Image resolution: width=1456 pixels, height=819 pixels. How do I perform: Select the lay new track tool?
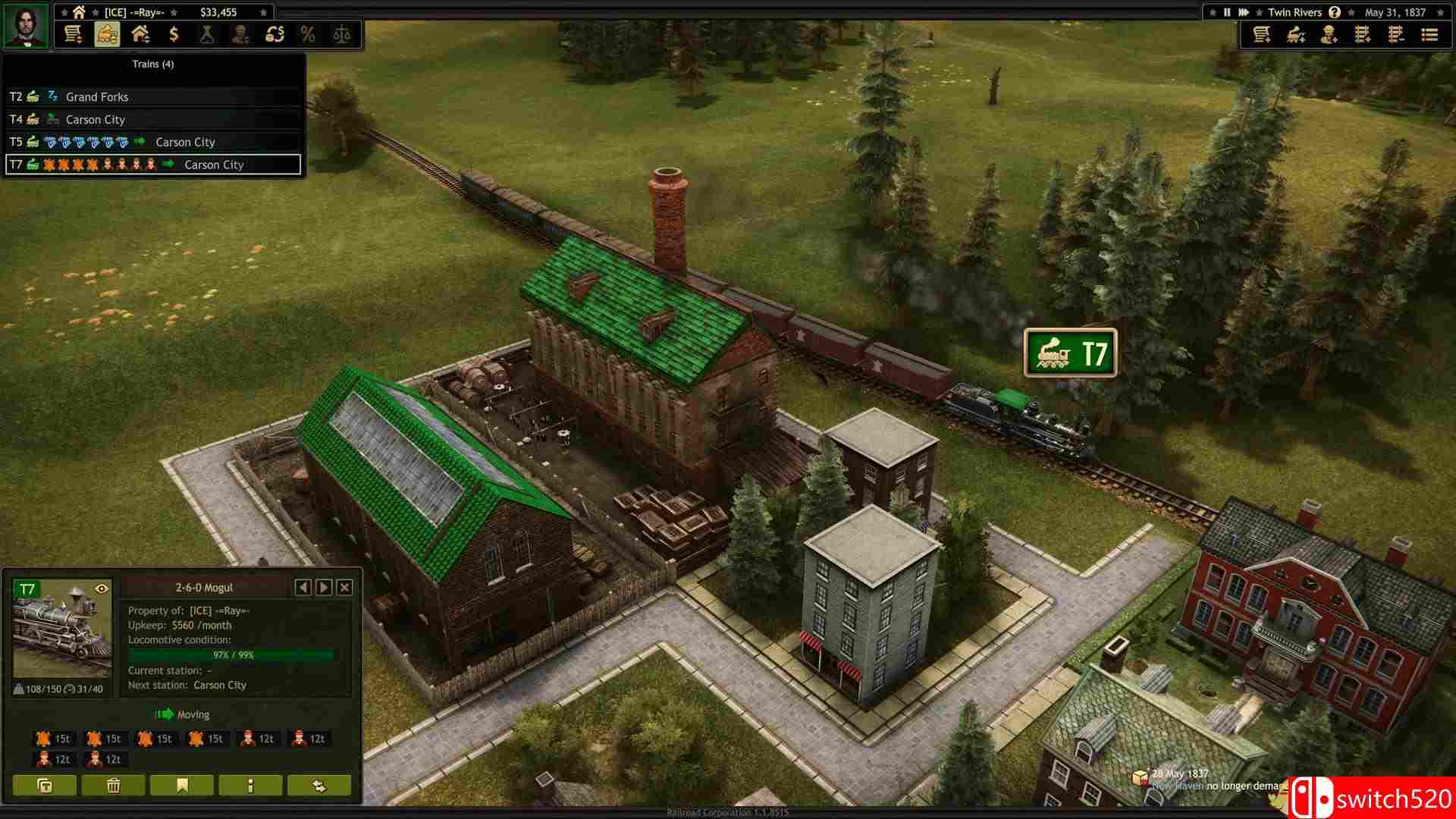click(x=1361, y=35)
